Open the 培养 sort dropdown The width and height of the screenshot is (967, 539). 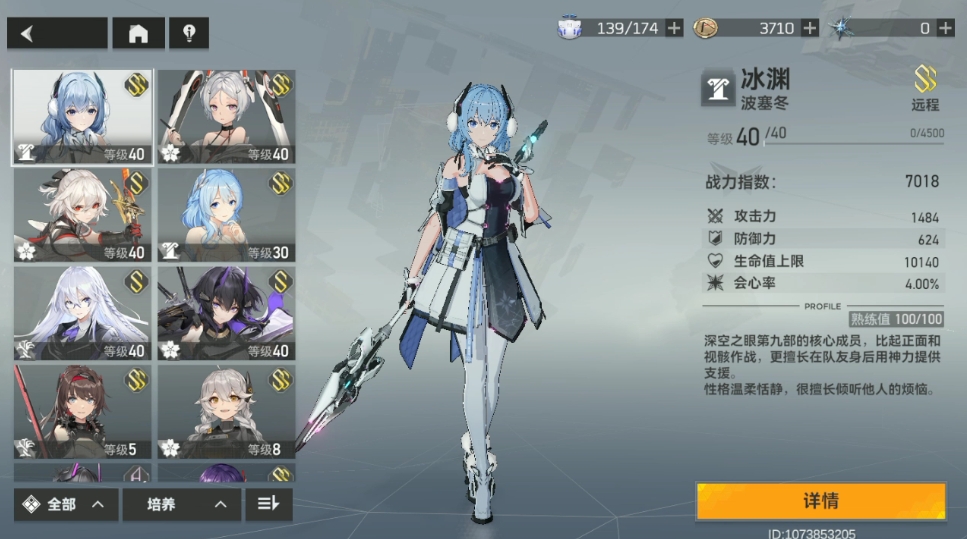[175, 505]
